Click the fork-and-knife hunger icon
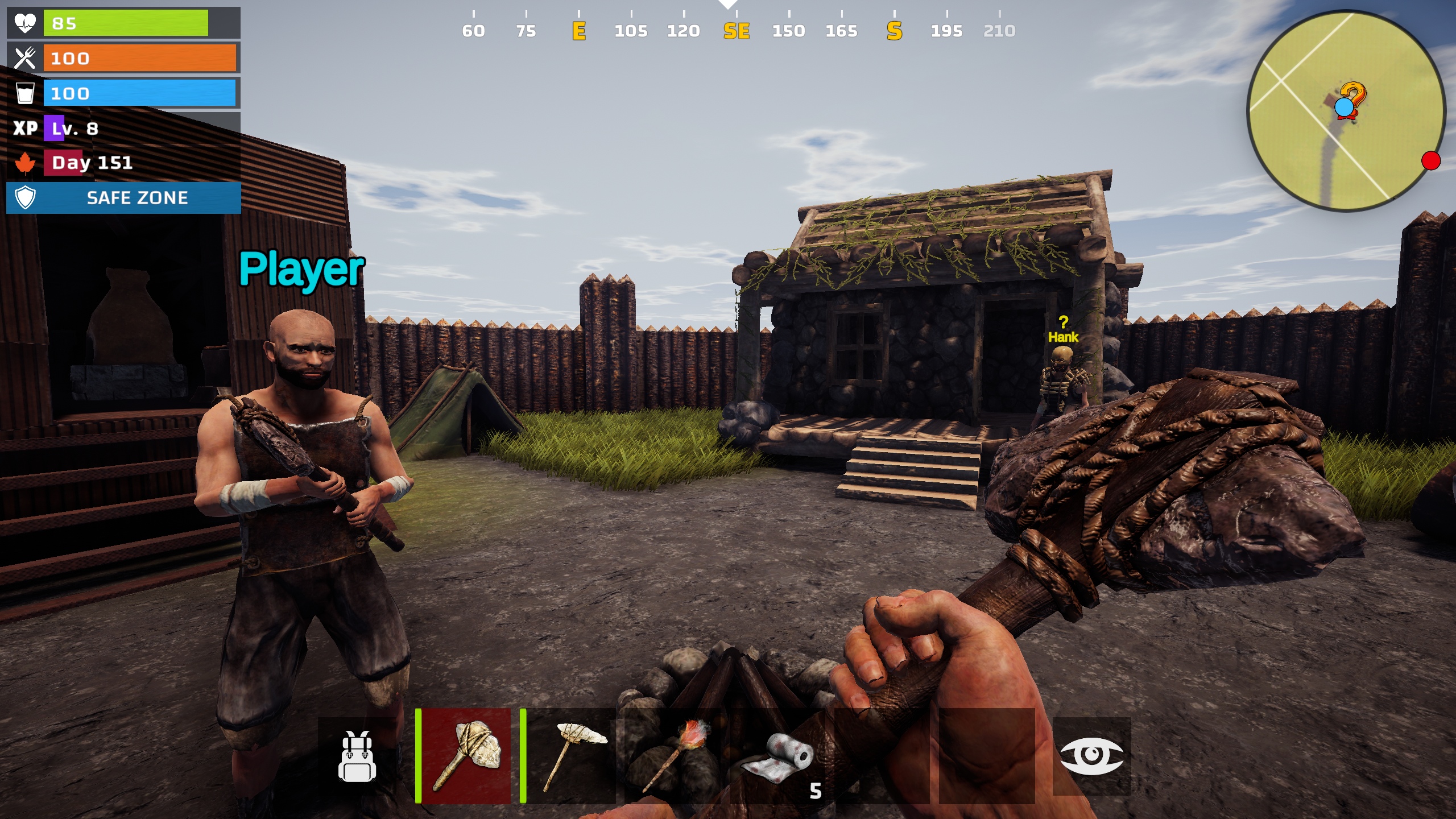Viewport: 1456px width, 819px height. pos(25,58)
